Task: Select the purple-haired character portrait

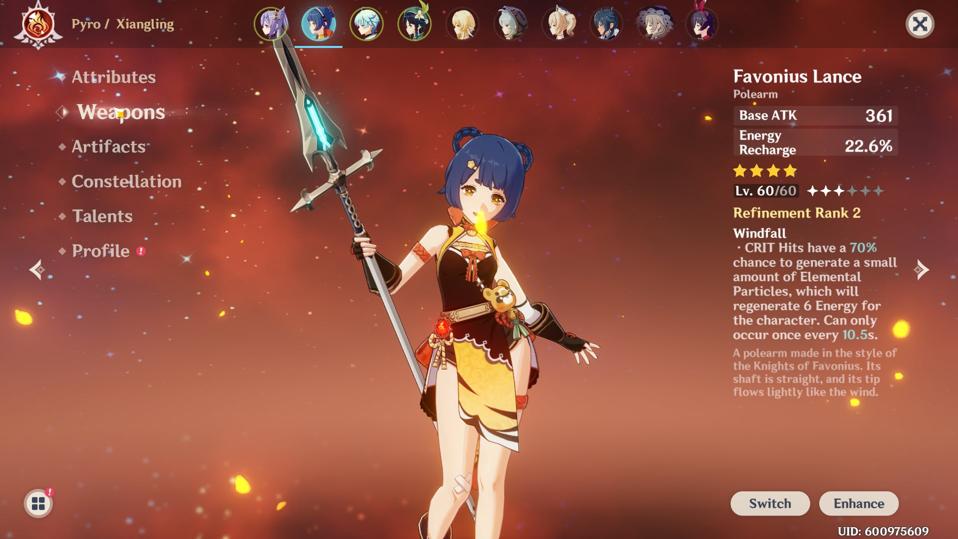Action: click(271, 24)
